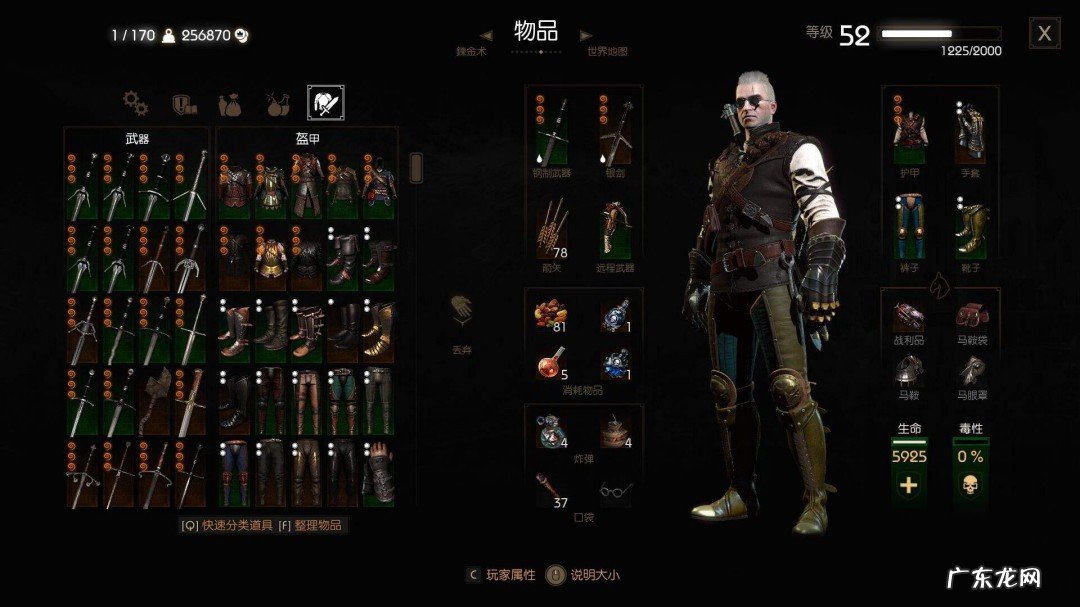Select the equipped crossbow ranged weapon slot

[616, 228]
